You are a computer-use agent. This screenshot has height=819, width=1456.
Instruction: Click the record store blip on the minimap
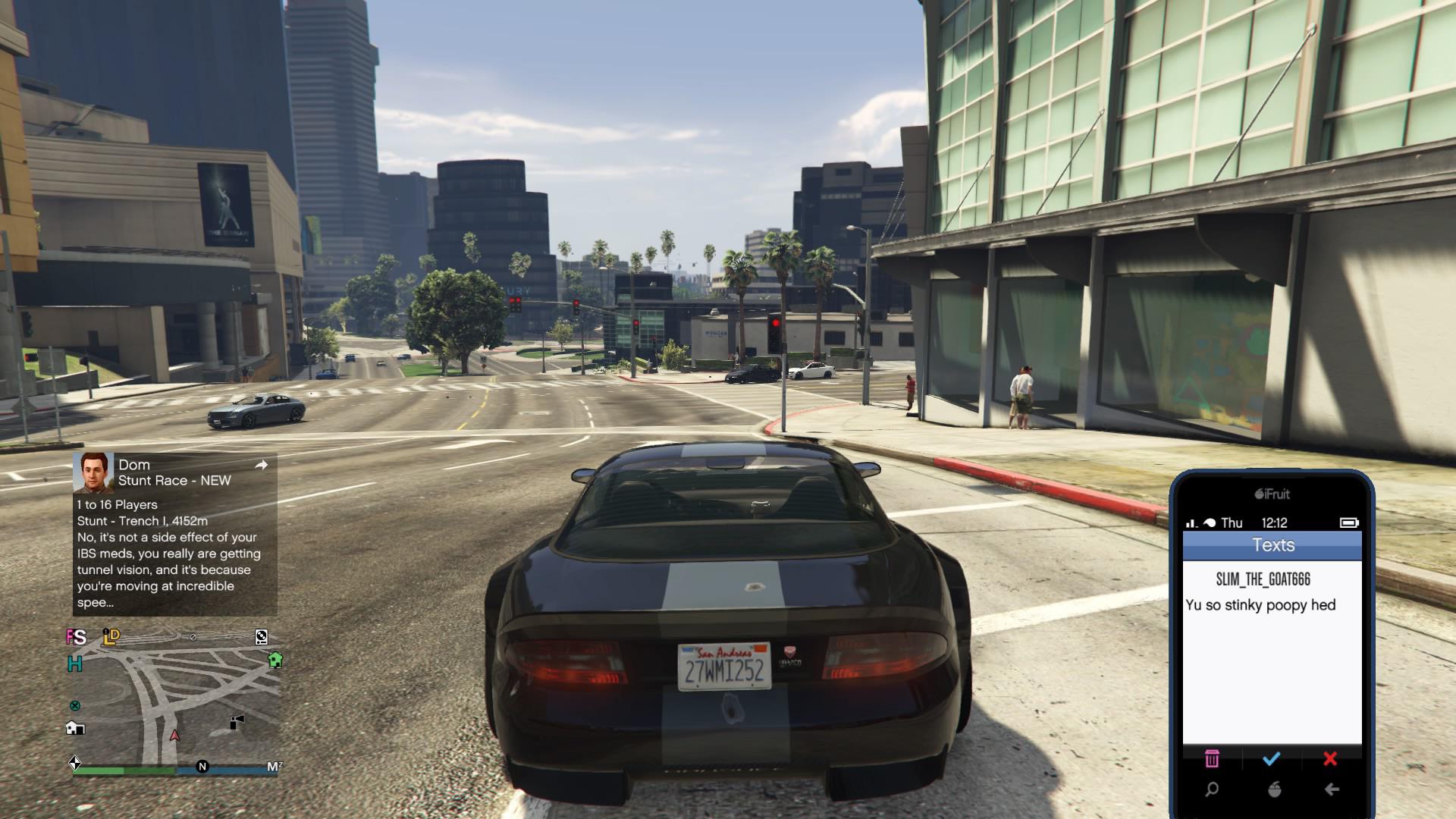pyautogui.click(x=261, y=637)
